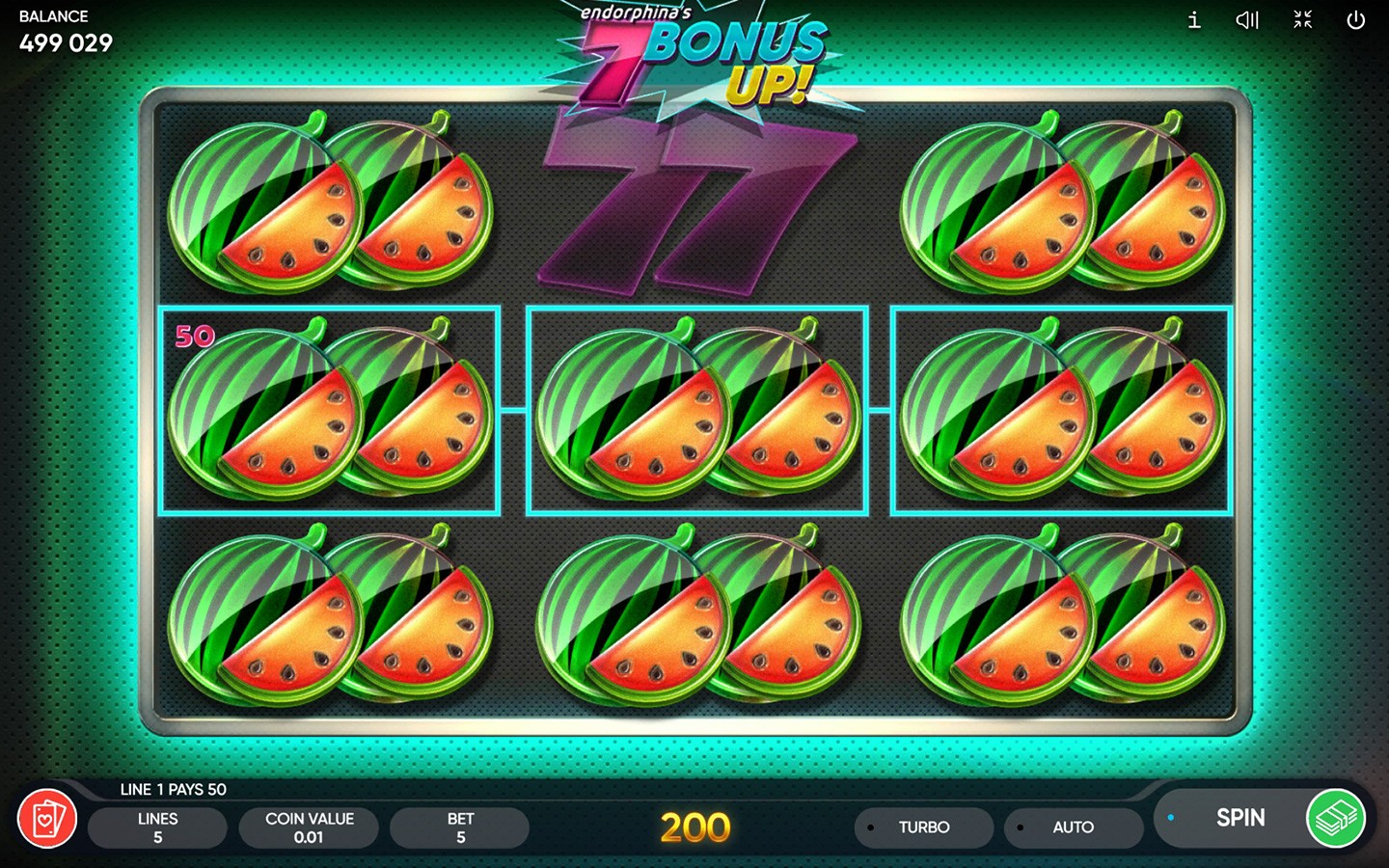The image size is (1389, 868).
Task: Open the game information panel
Action: (1193, 20)
